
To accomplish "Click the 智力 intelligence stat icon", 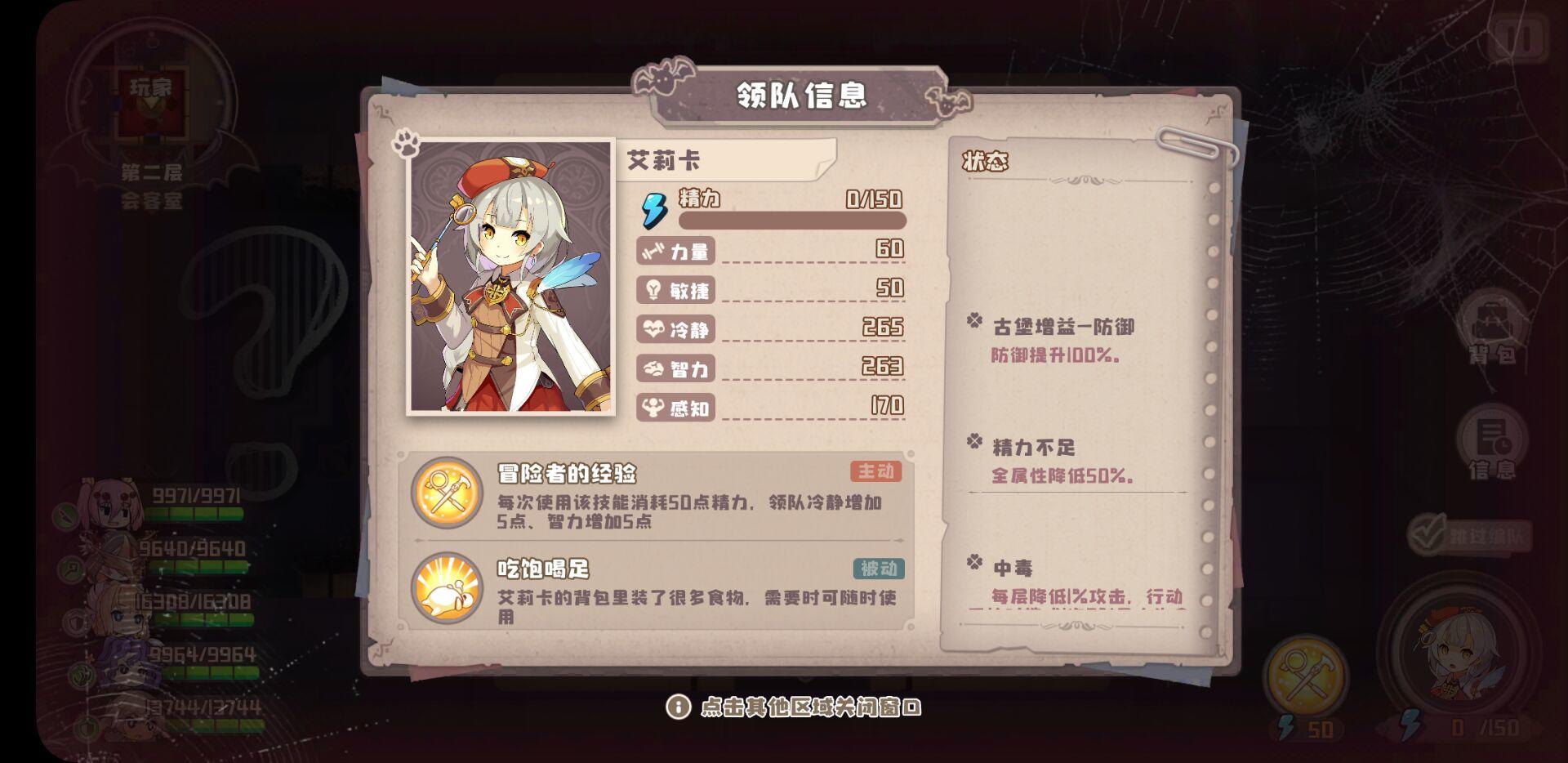I will (x=652, y=370).
